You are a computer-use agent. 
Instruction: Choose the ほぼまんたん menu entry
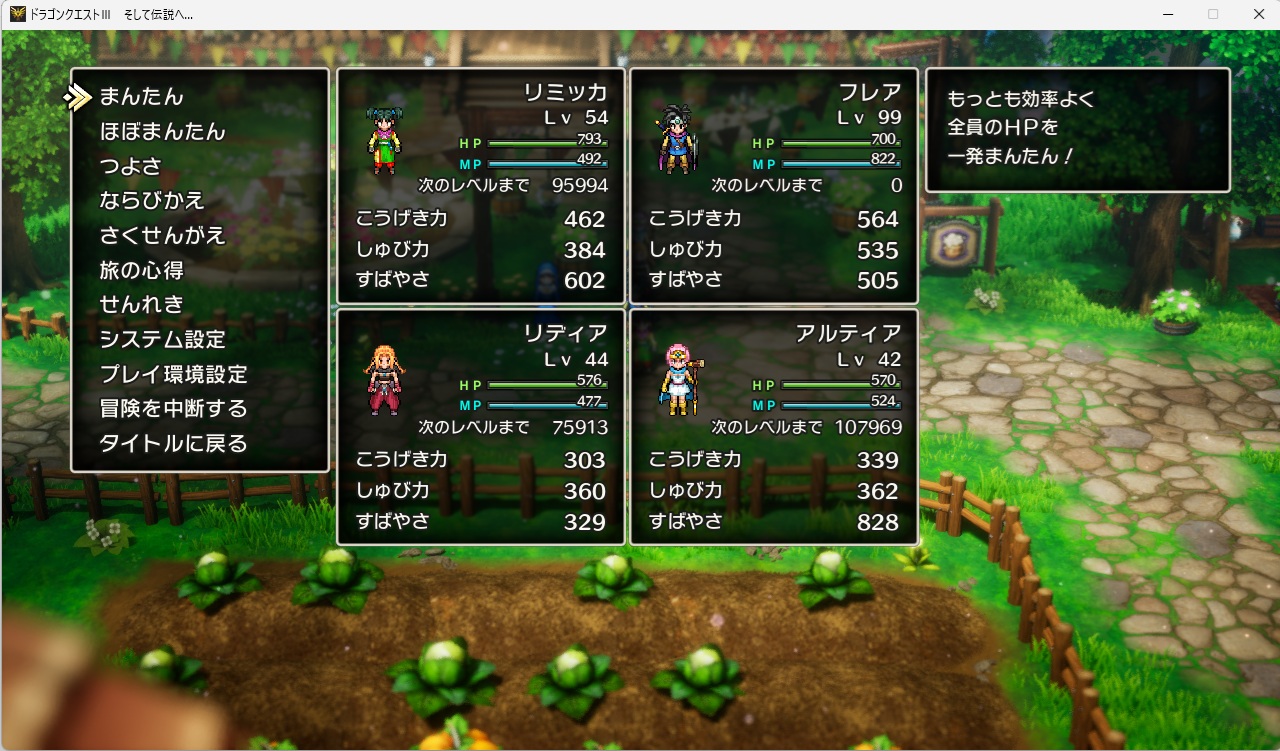coord(162,132)
